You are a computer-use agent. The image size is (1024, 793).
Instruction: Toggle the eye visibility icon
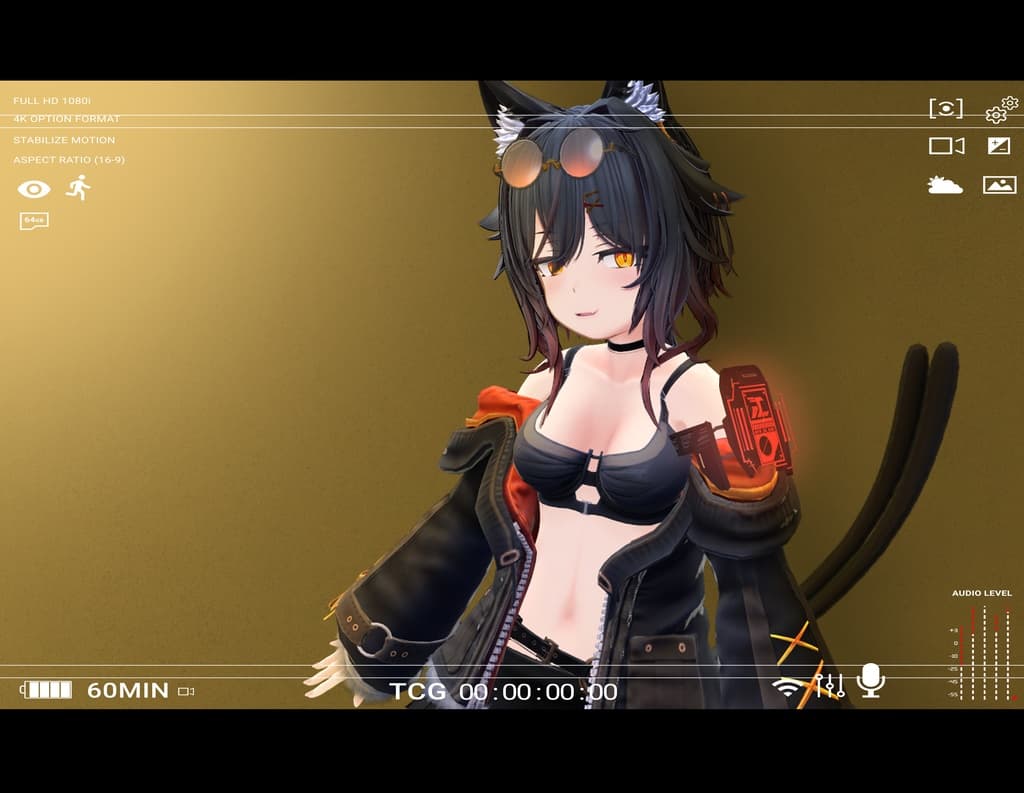(x=34, y=189)
